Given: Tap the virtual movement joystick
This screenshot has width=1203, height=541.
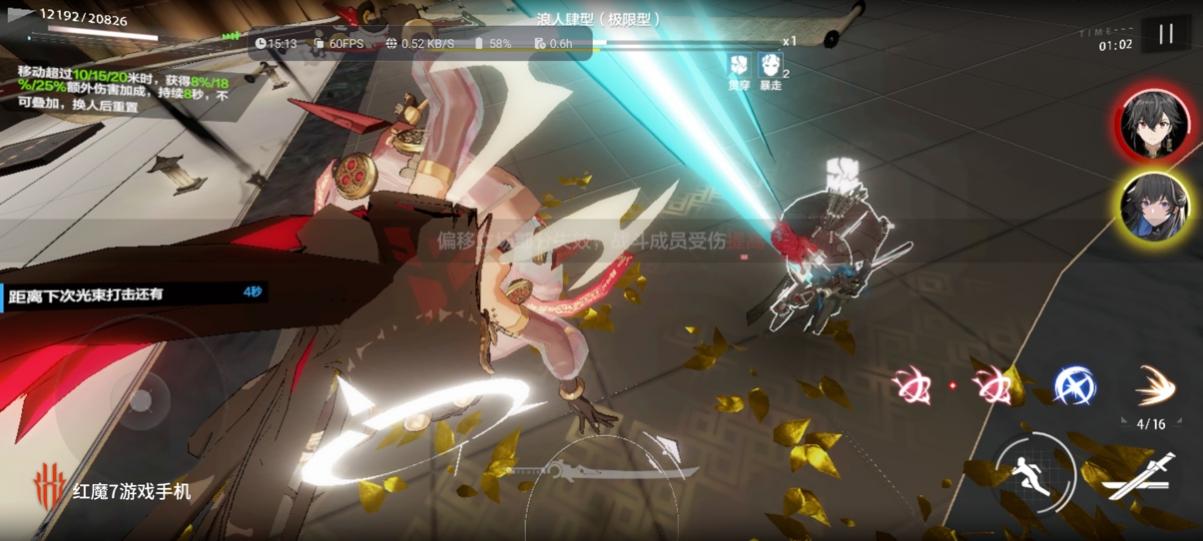Looking at the screenshot, I should click(140, 402).
